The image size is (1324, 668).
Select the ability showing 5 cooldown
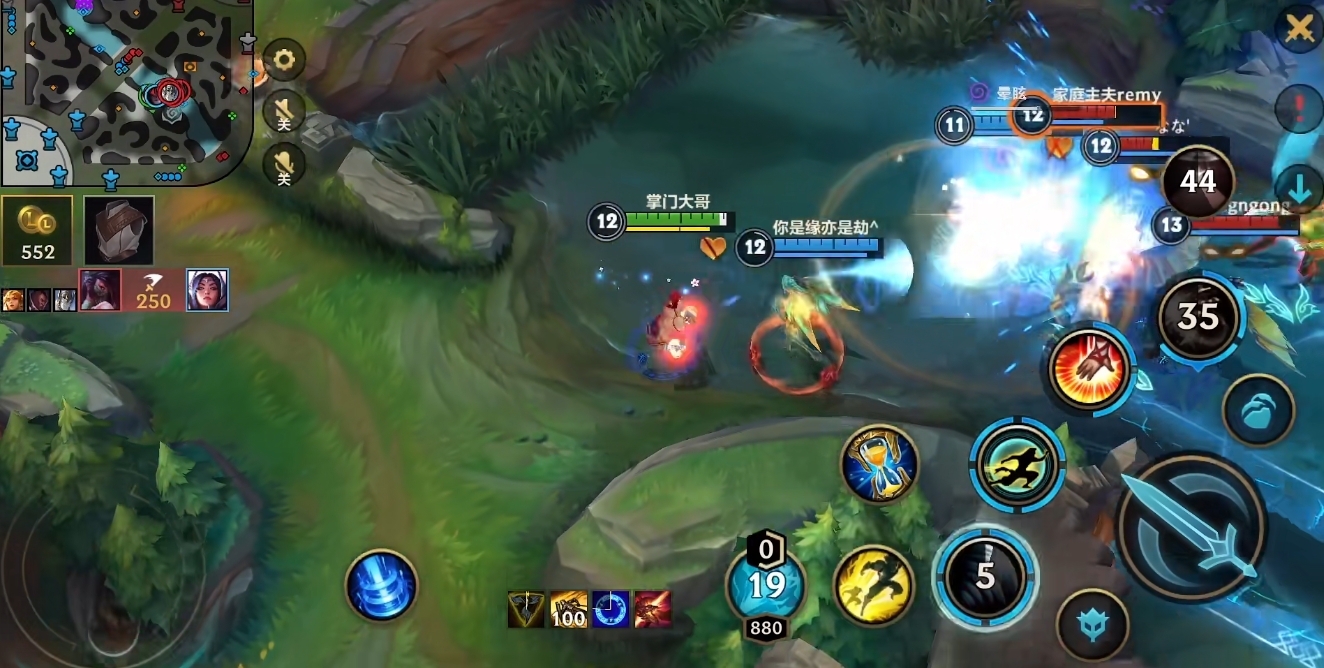(x=985, y=576)
